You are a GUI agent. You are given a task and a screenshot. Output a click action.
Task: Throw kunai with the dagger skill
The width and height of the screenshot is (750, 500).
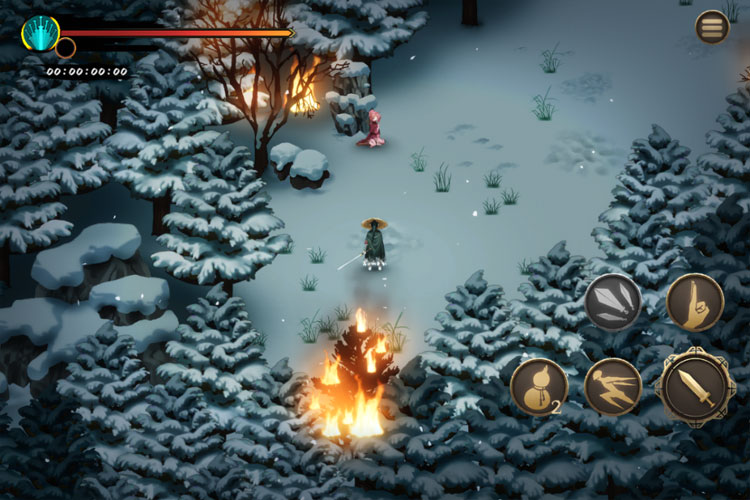tap(613, 303)
